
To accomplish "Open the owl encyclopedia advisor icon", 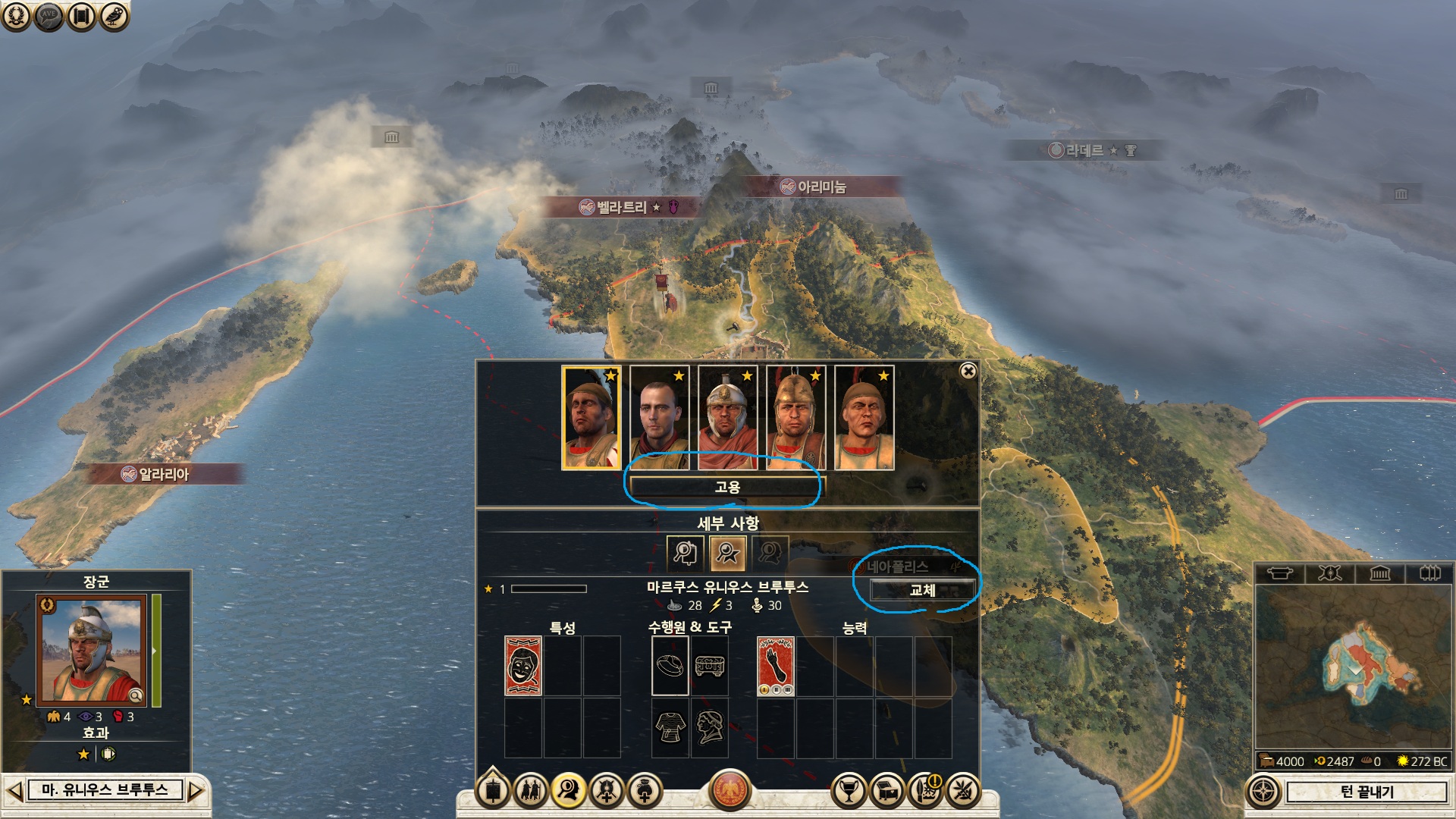I will (114, 15).
